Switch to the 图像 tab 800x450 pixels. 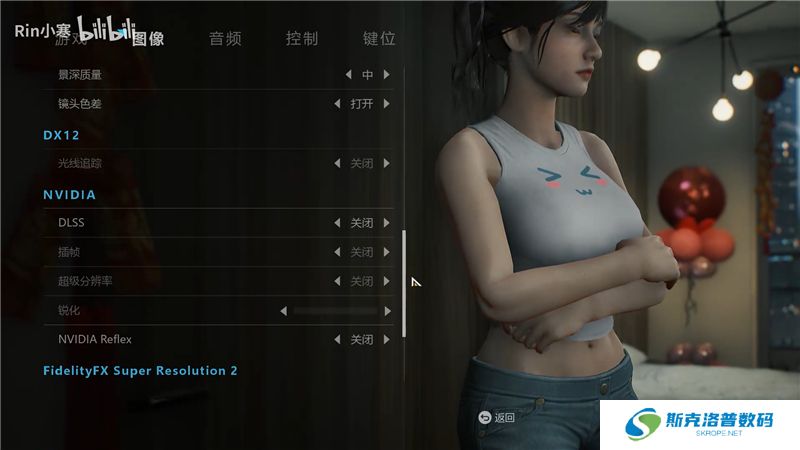coord(148,39)
